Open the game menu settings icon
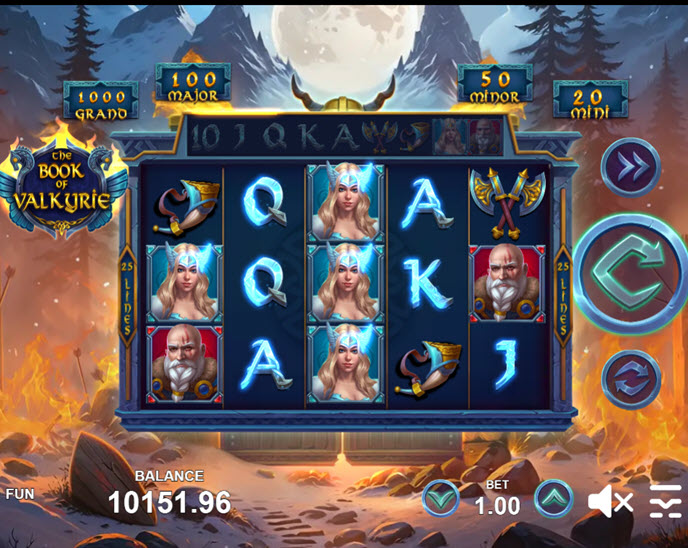The height and width of the screenshot is (548, 688). 665,500
